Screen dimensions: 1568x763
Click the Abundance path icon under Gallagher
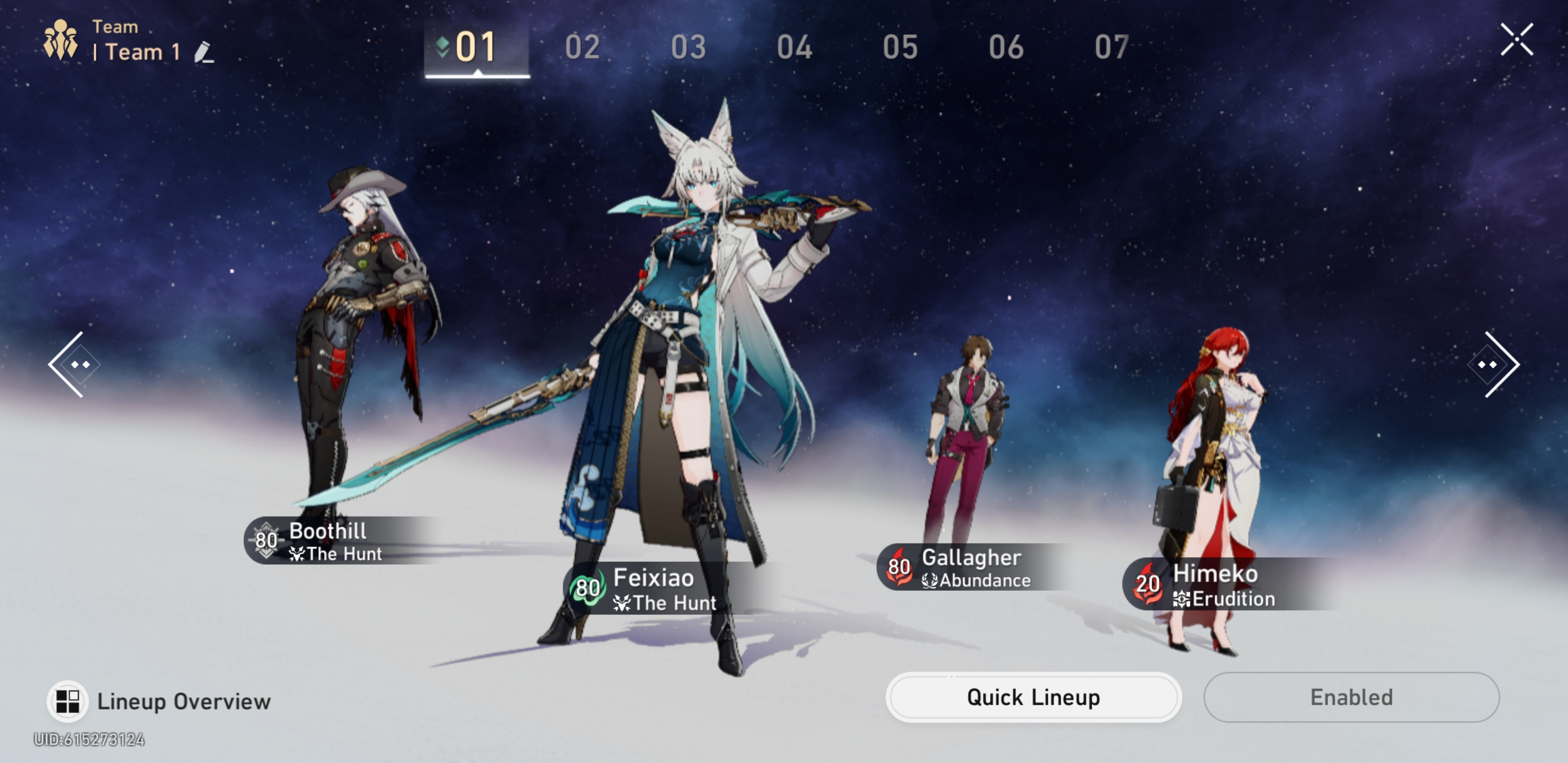click(x=930, y=580)
